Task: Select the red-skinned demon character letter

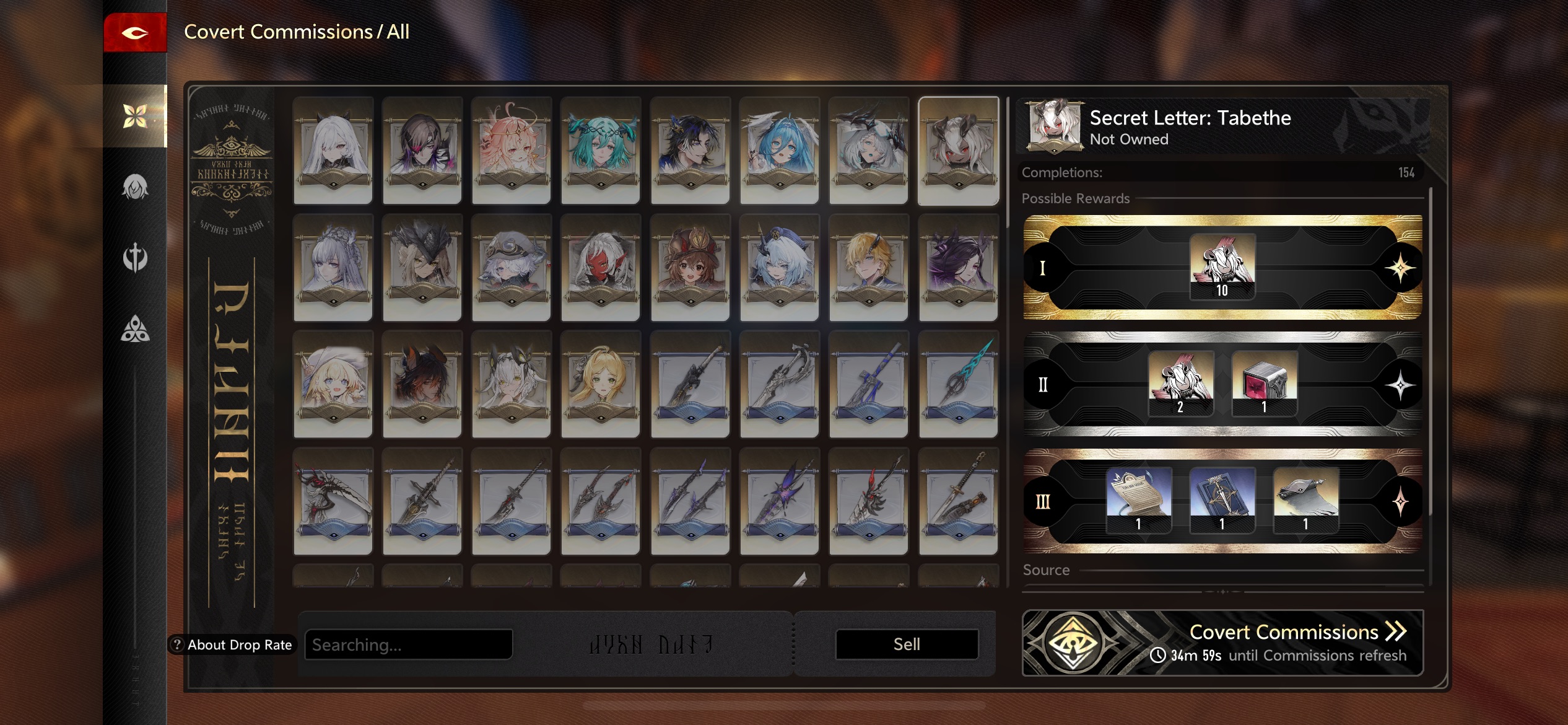Action: coord(600,268)
